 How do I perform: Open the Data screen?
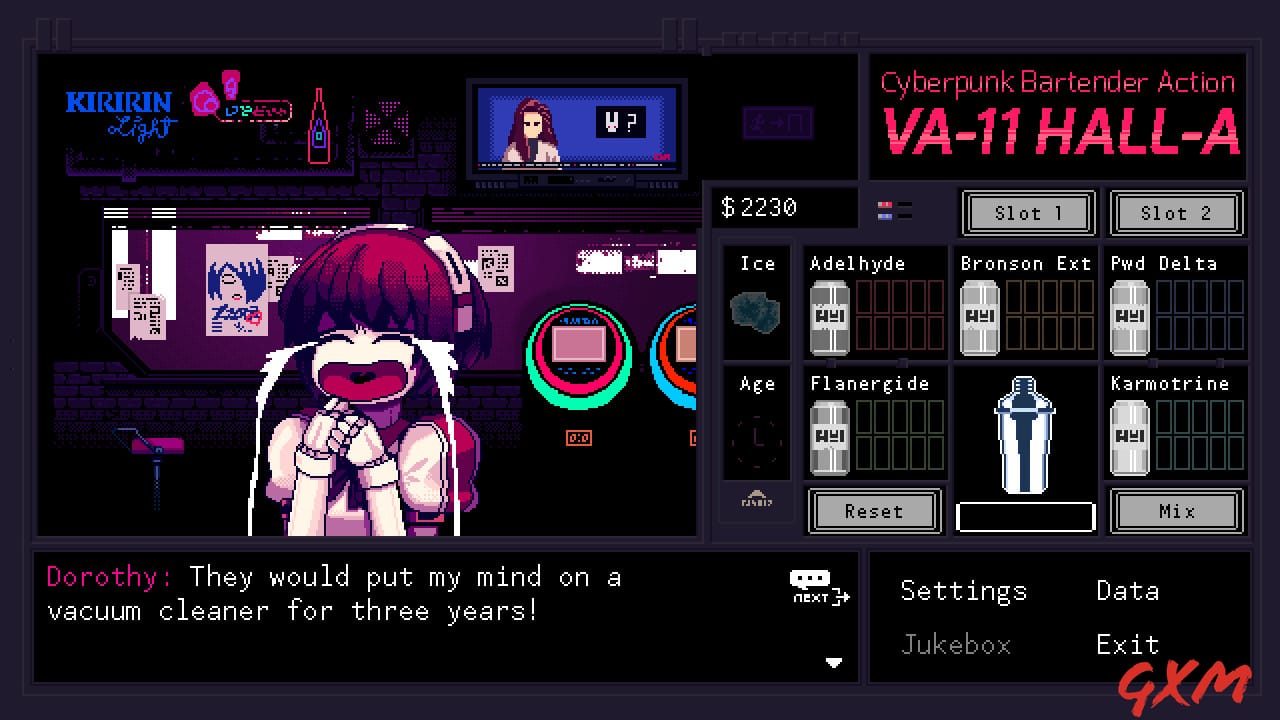pyautogui.click(x=1126, y=591)
